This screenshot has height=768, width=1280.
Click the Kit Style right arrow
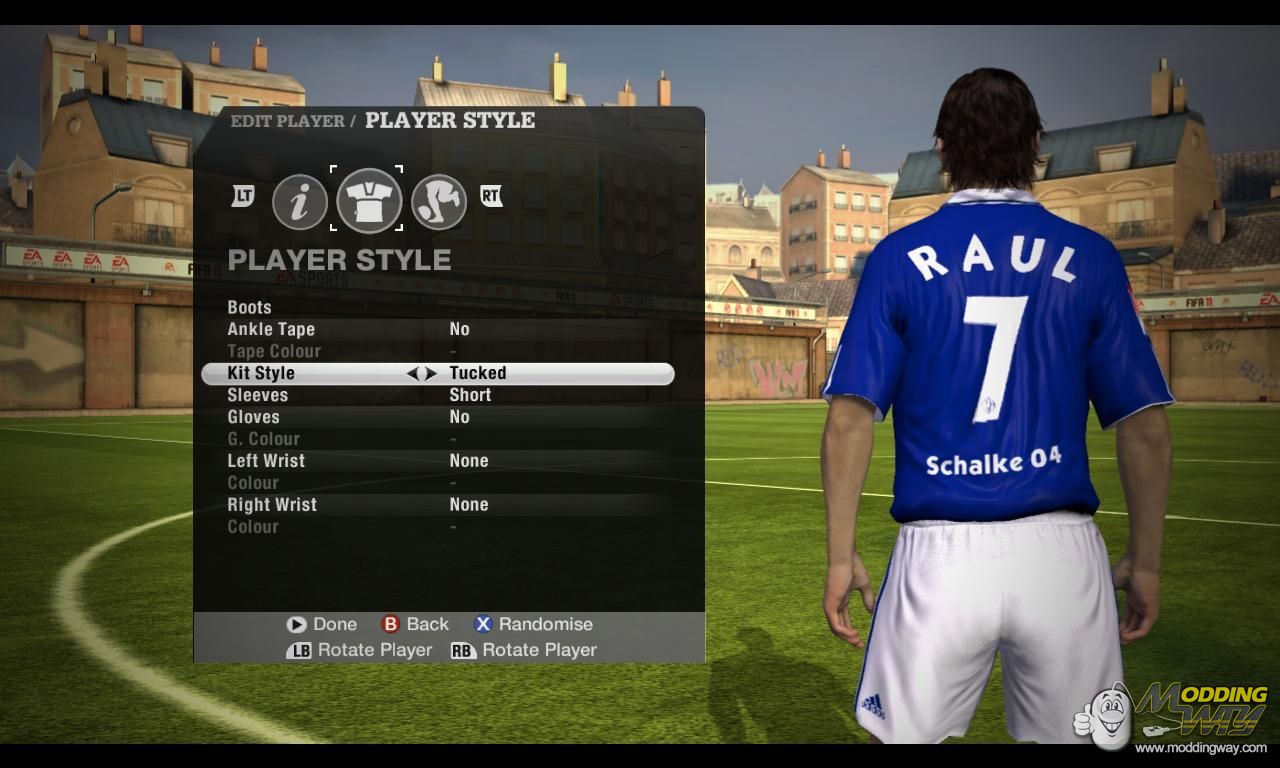point(431,373)
